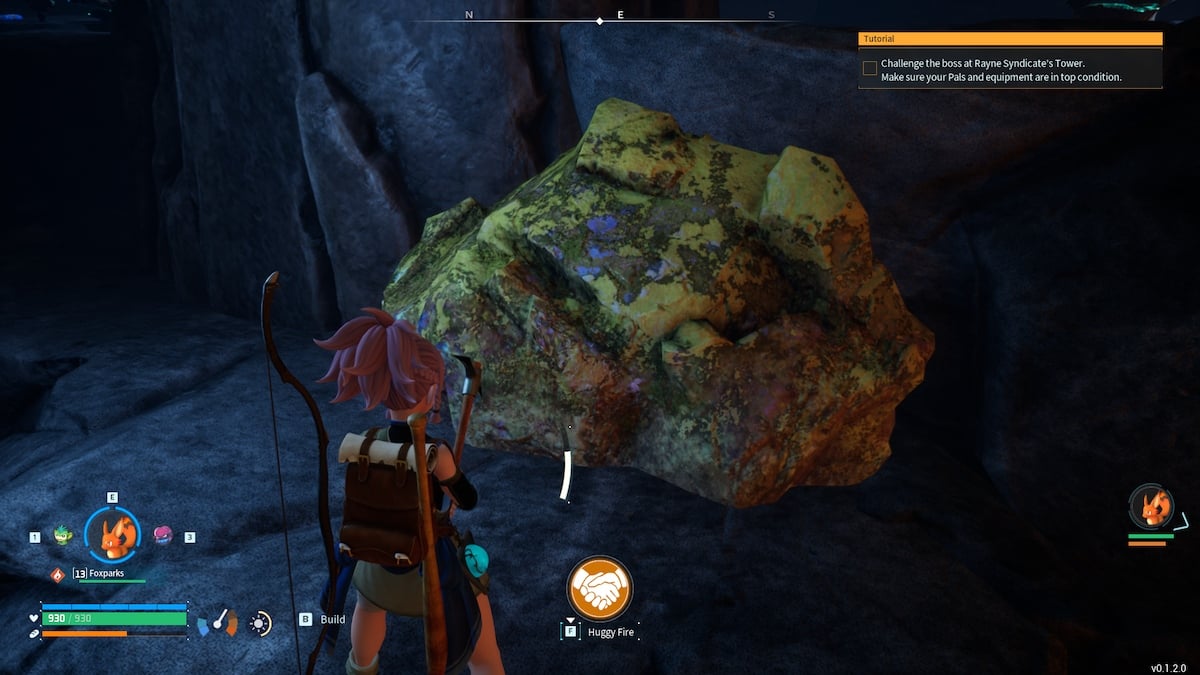Switch to the pink pal in slot 3
This screenshot has height=675, width=1200.
160,536
